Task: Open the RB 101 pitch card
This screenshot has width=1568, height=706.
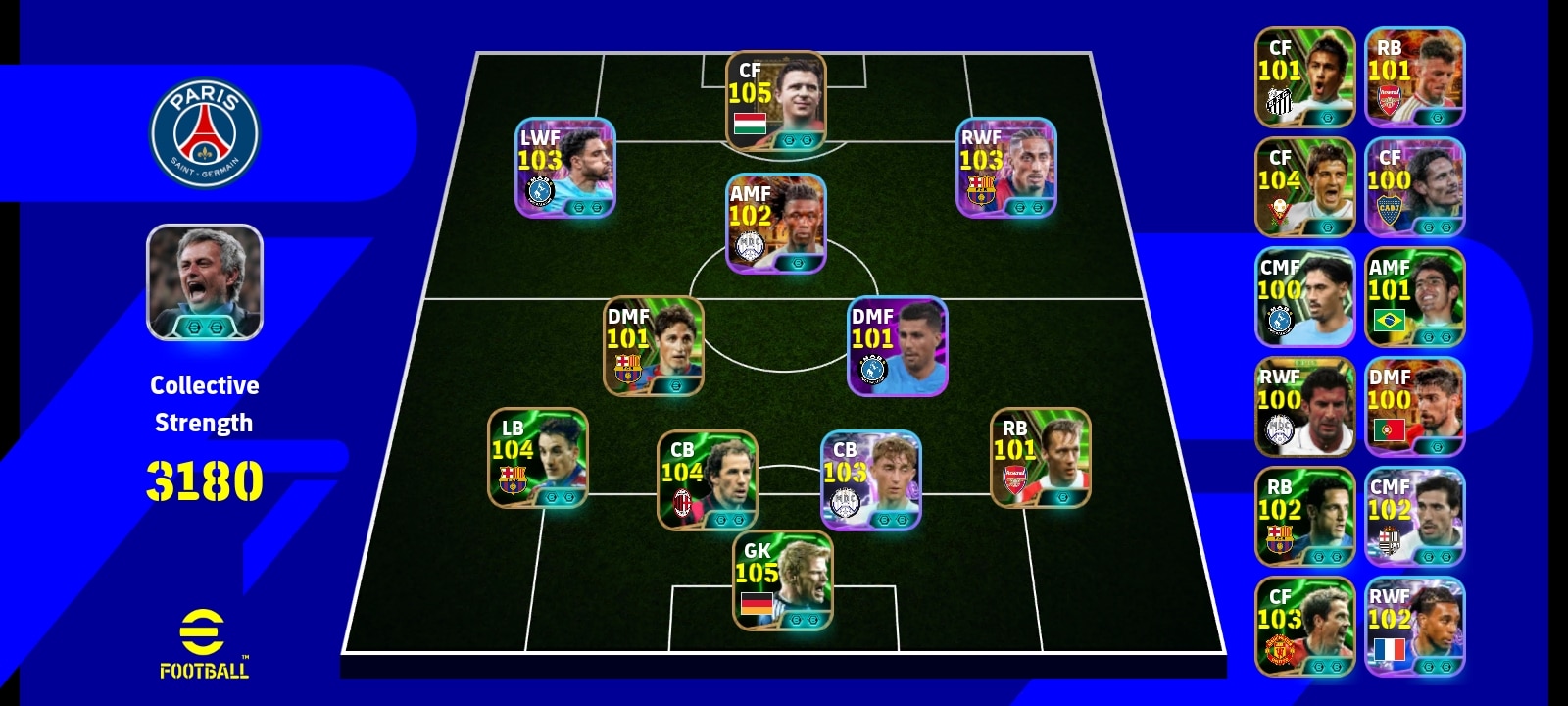Action: [1041, 458]
